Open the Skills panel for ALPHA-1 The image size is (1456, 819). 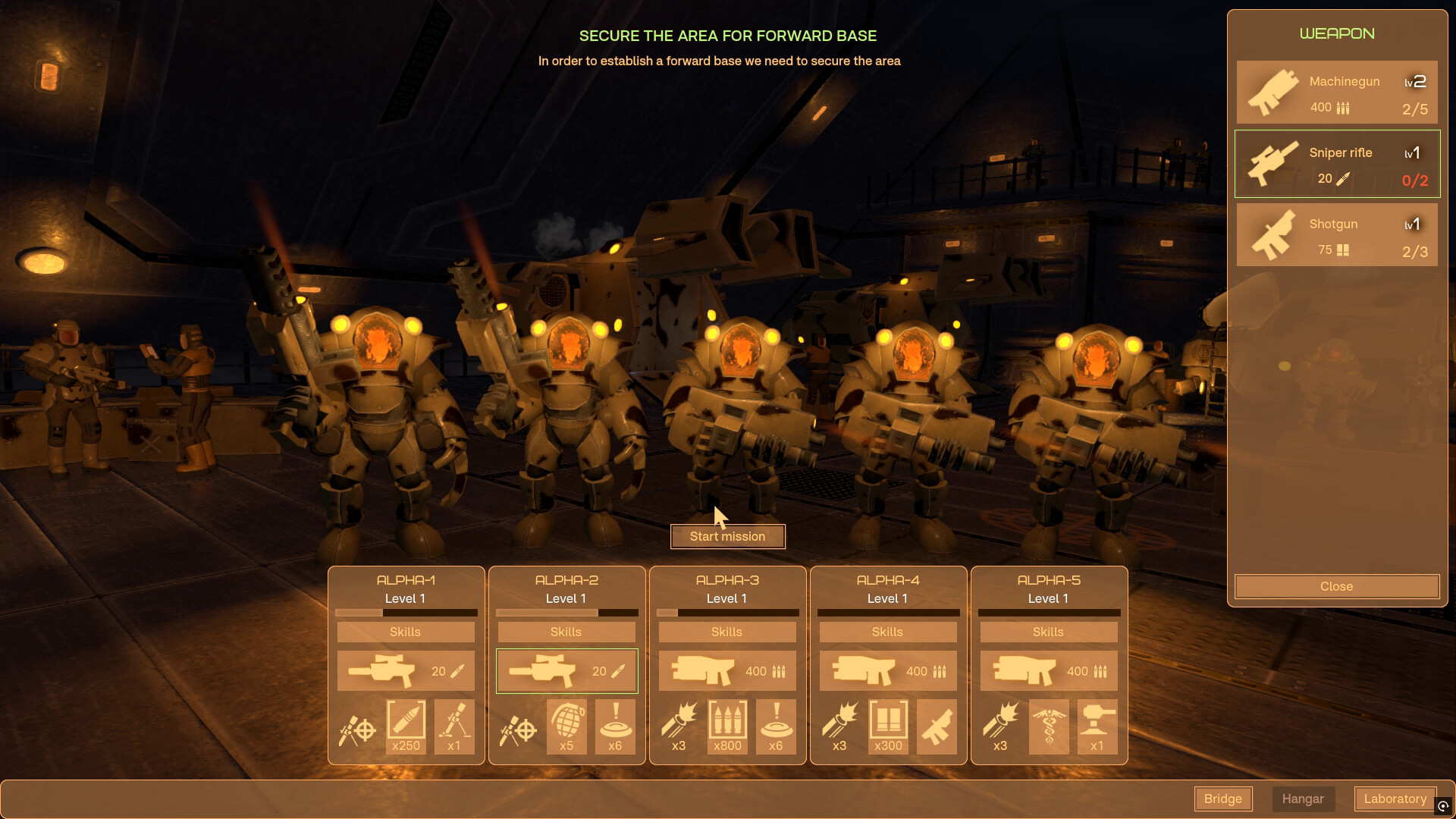406,631
